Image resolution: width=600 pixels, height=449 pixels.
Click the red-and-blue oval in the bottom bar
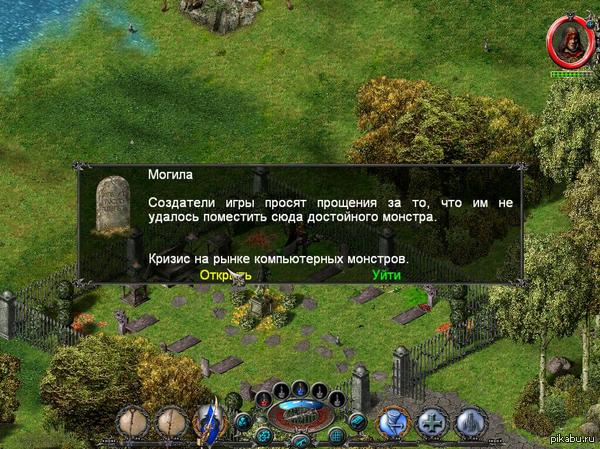pyautogui.click(x=300, y=411)
